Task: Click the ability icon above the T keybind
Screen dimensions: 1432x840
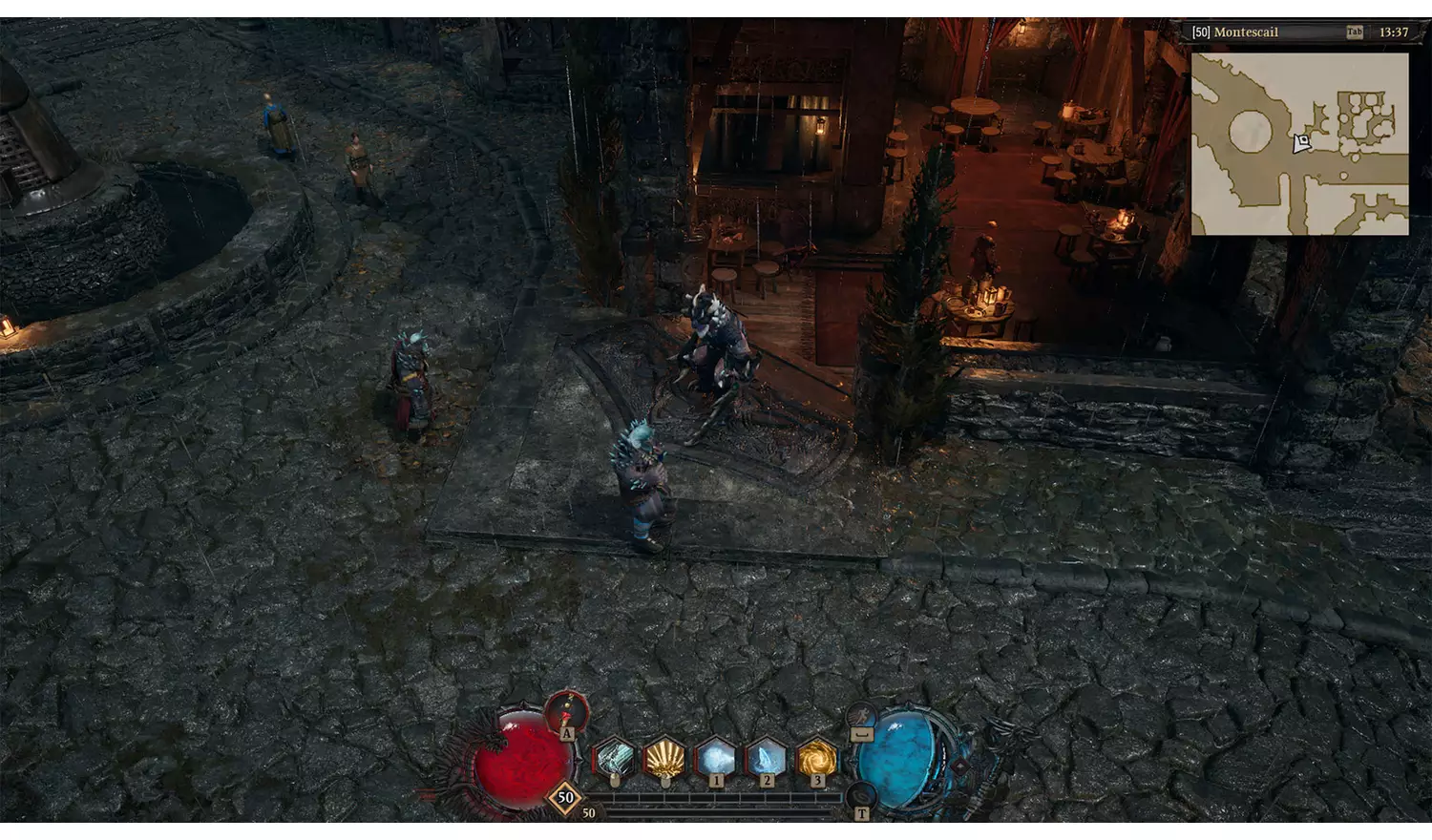Action: click(x=860, y=794)
